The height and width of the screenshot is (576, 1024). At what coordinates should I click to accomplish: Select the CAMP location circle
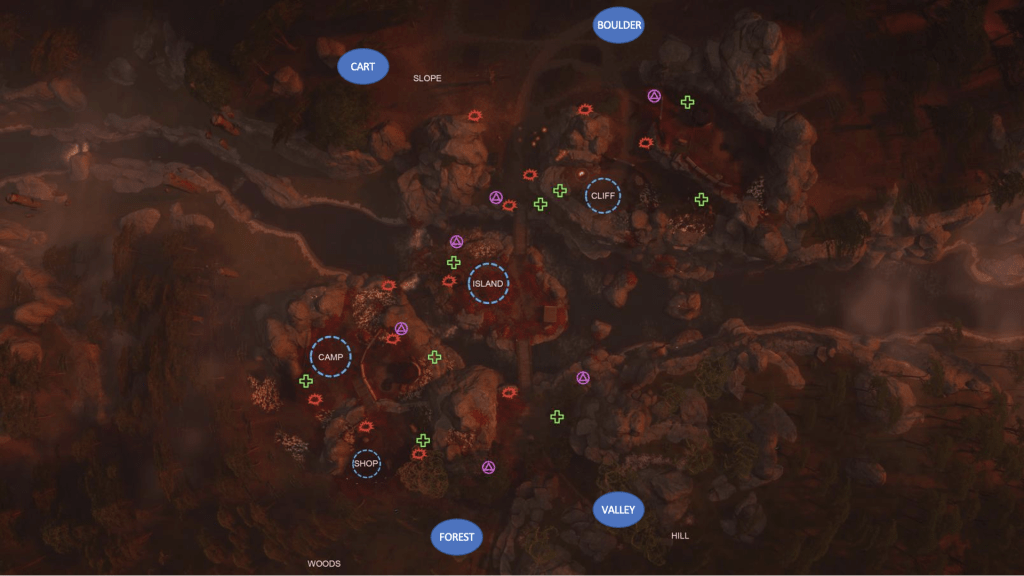(330, 357)
